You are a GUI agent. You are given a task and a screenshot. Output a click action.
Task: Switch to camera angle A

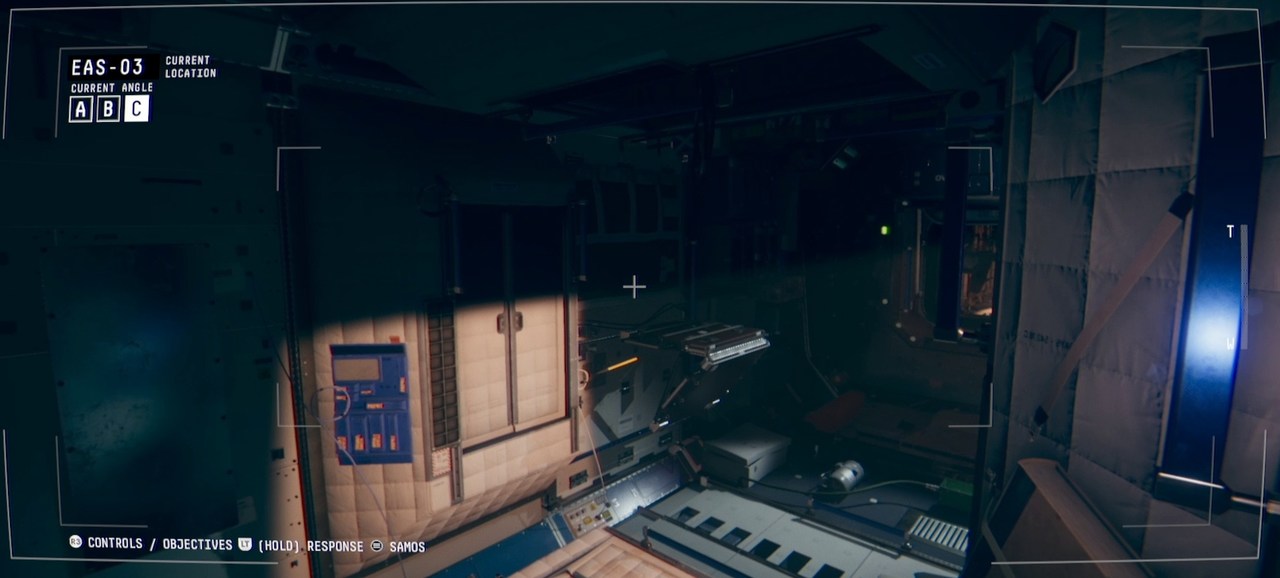click(x=80, y=109)
